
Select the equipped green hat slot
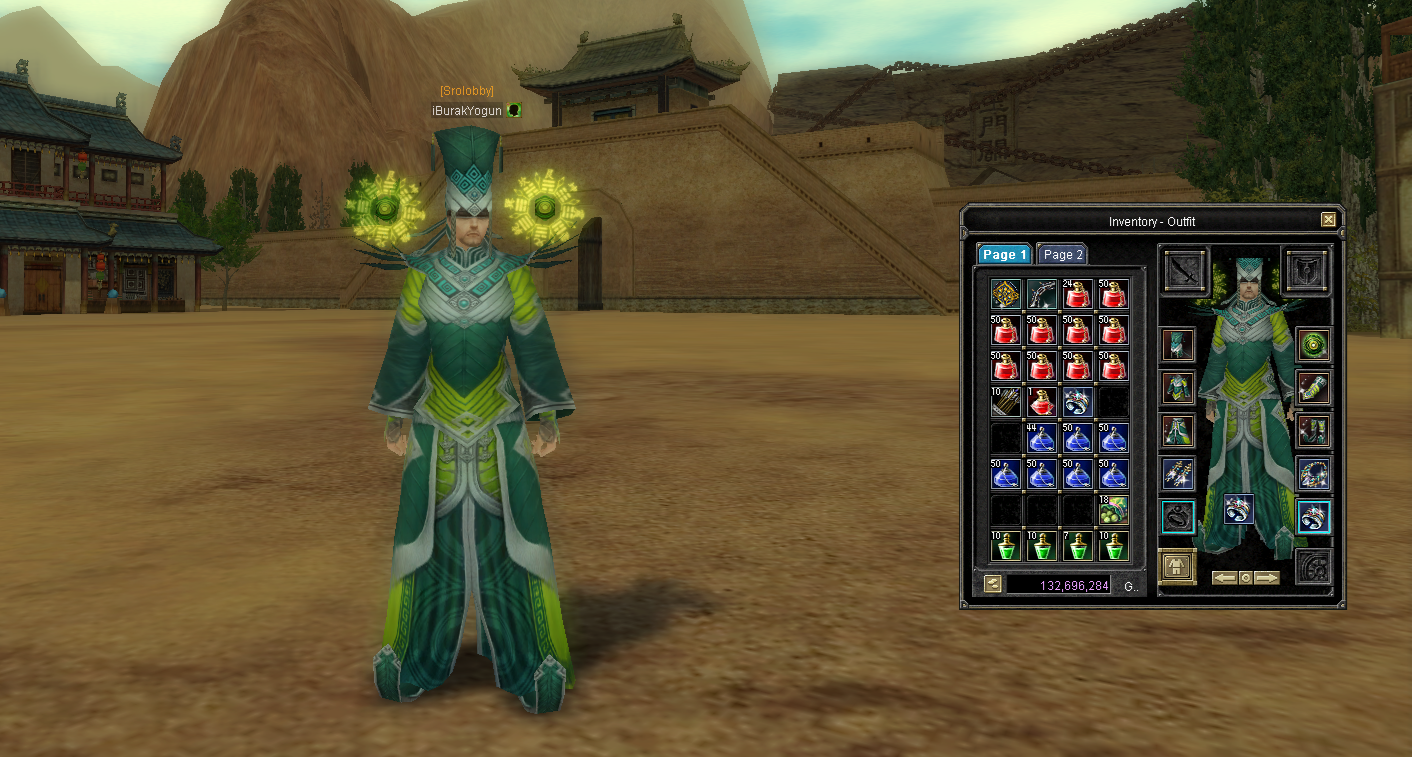click(x=1178, y=345)
